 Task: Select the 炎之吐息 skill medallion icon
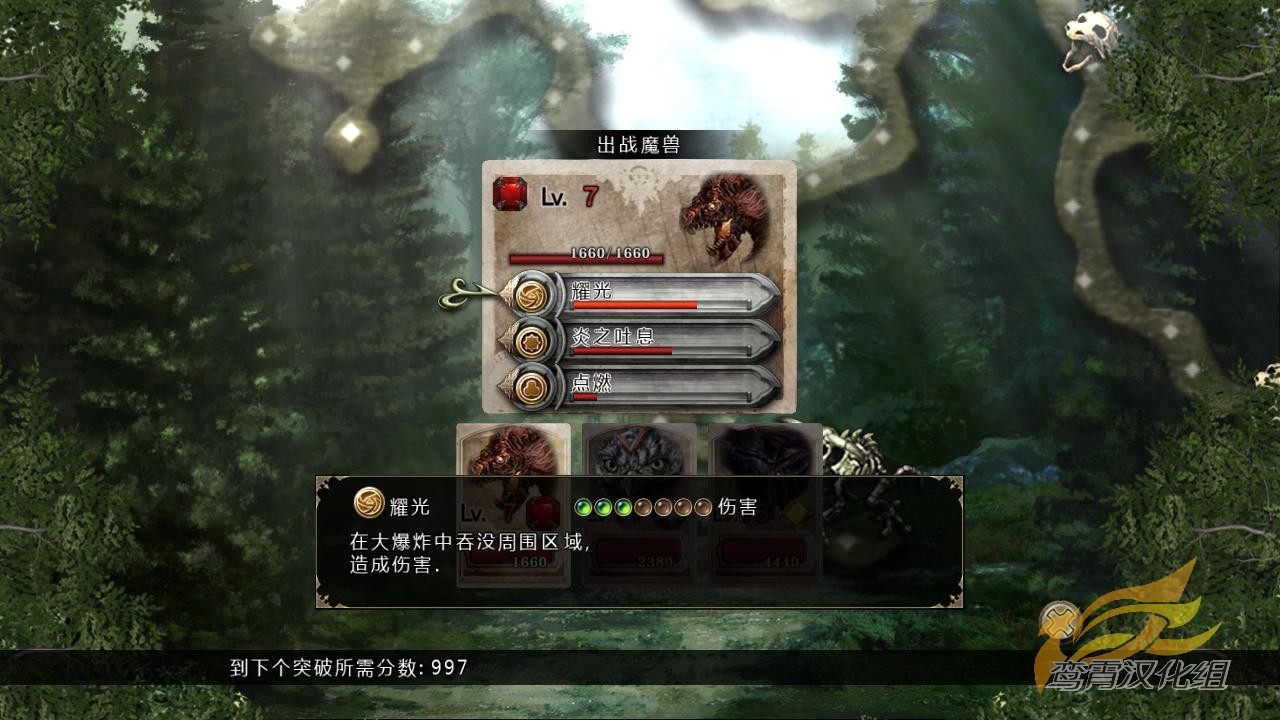pyautogui.click(x=533, y=342)
